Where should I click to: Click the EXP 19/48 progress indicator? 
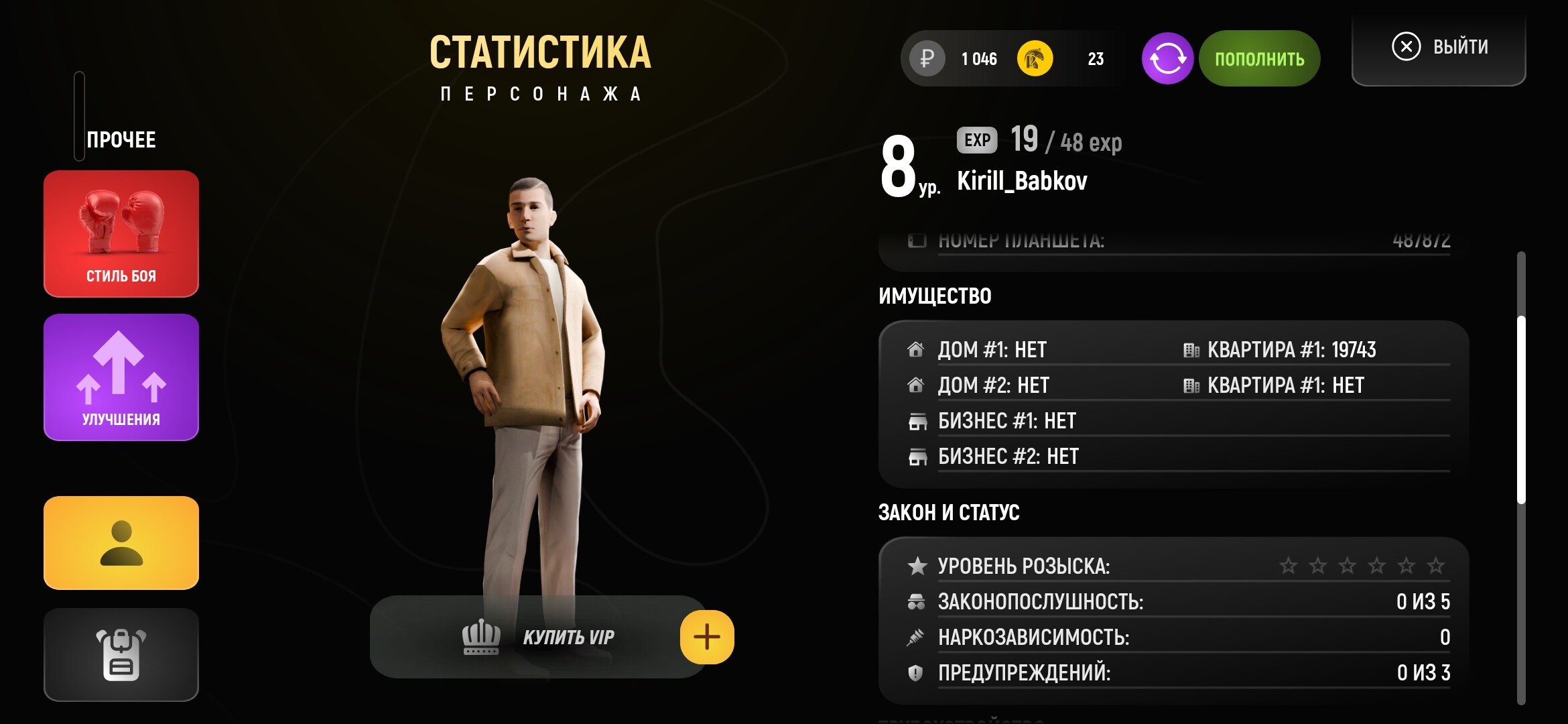[x=1039, y=141]
